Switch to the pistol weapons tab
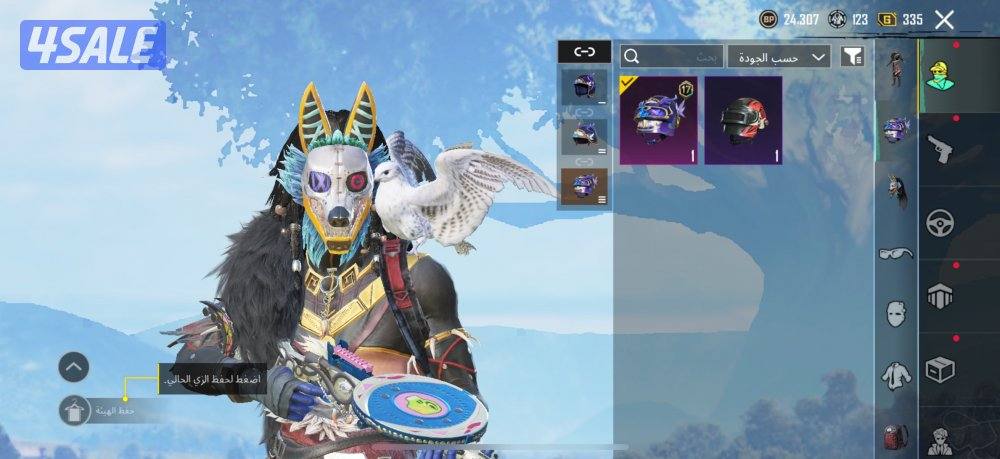The image size is (1000, 459). click(940, 149)
